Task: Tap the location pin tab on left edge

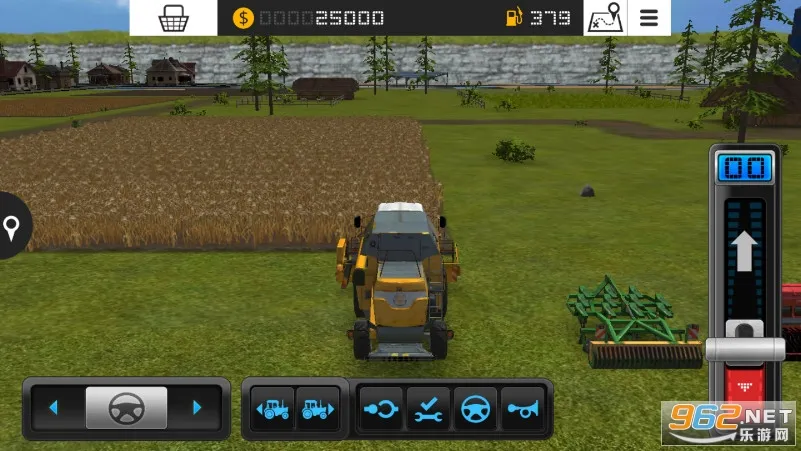Action: 13,227
